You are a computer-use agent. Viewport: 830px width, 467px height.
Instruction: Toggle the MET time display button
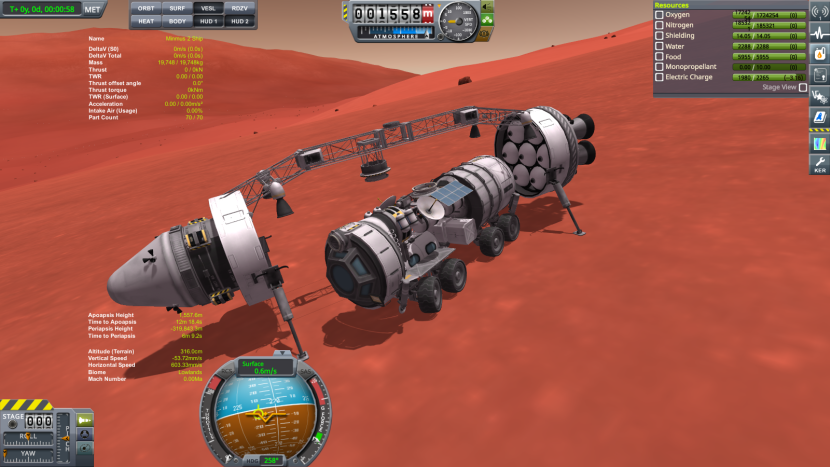[x=93, y=9]
